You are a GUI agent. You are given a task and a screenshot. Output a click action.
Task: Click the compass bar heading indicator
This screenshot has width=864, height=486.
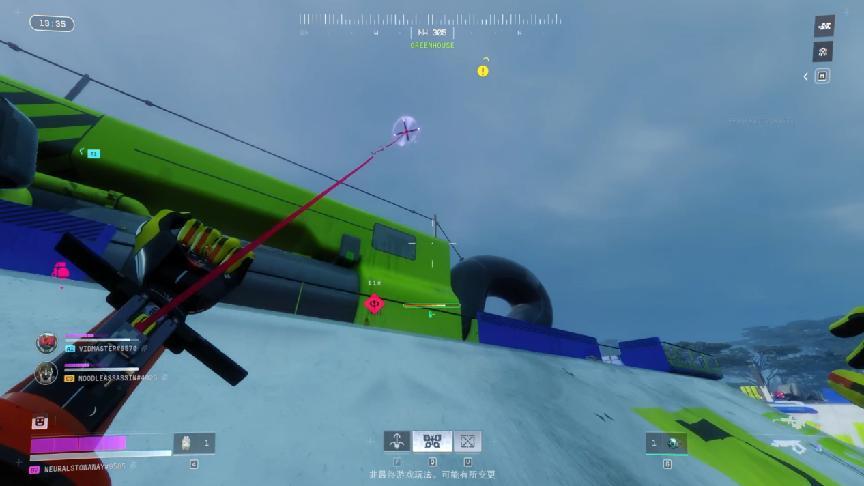431,32
